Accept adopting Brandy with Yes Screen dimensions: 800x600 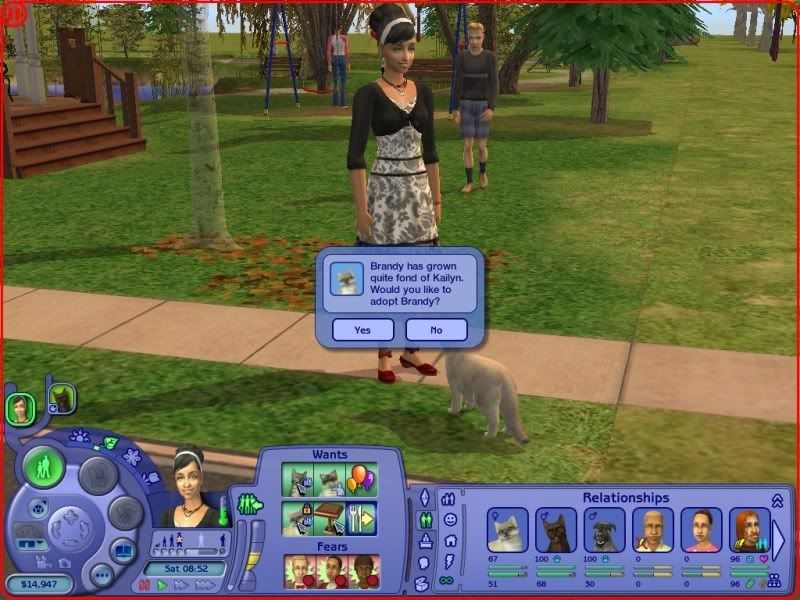tap(362, 329)
